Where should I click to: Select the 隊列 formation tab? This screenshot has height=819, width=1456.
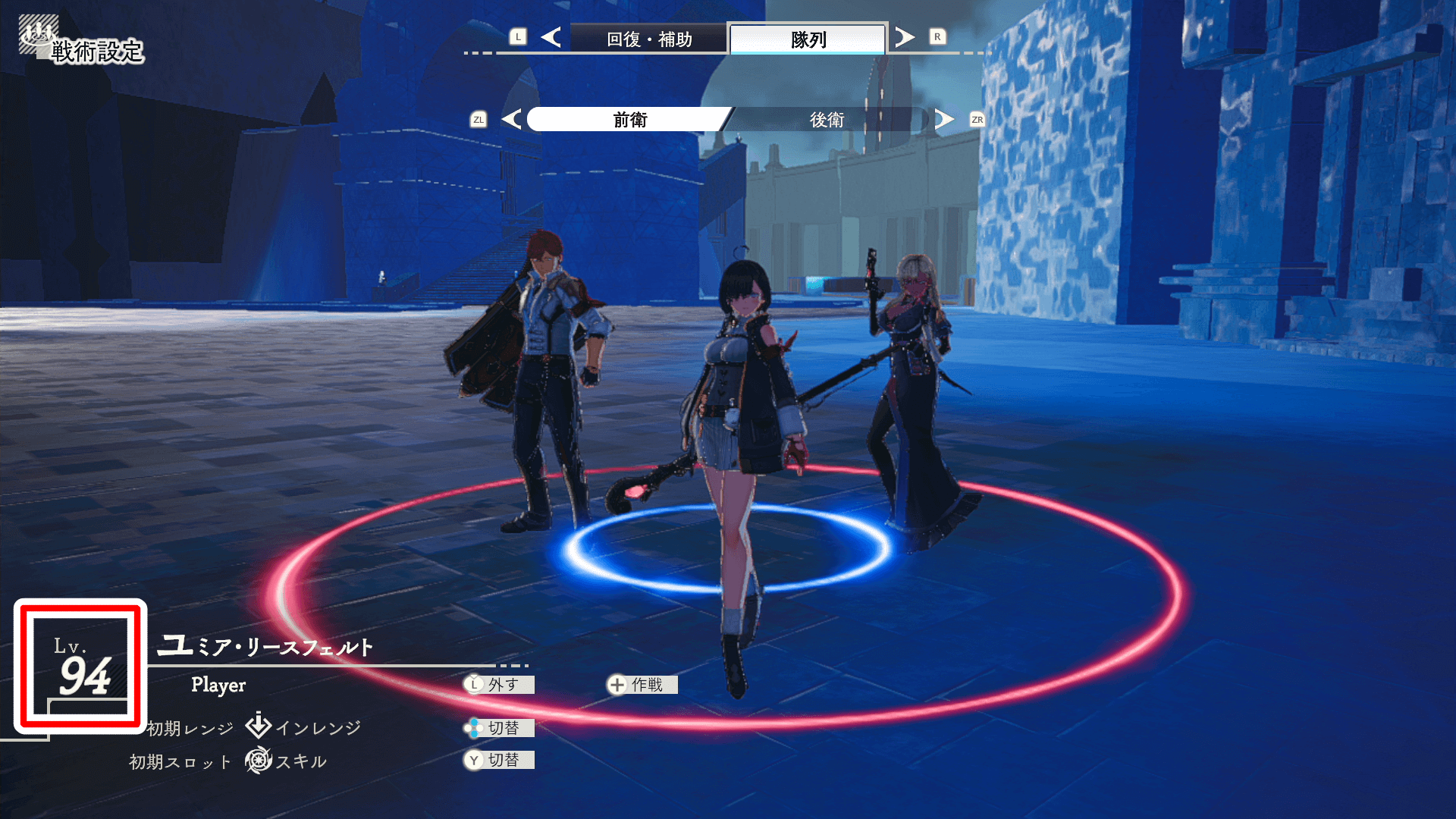tap(808, 39)
